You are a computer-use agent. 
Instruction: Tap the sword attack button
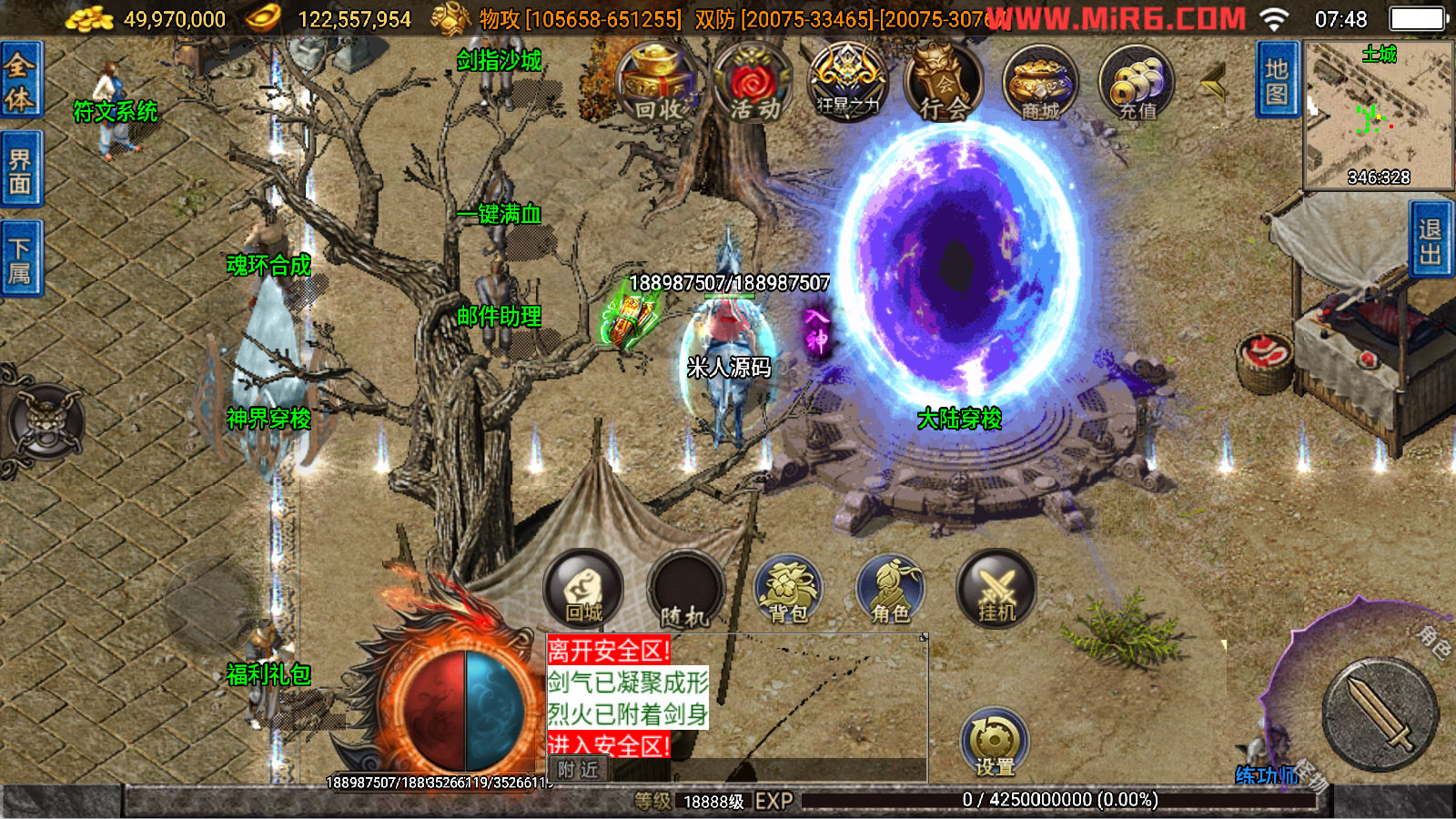pyautogui.click(x=1380, y=714)
